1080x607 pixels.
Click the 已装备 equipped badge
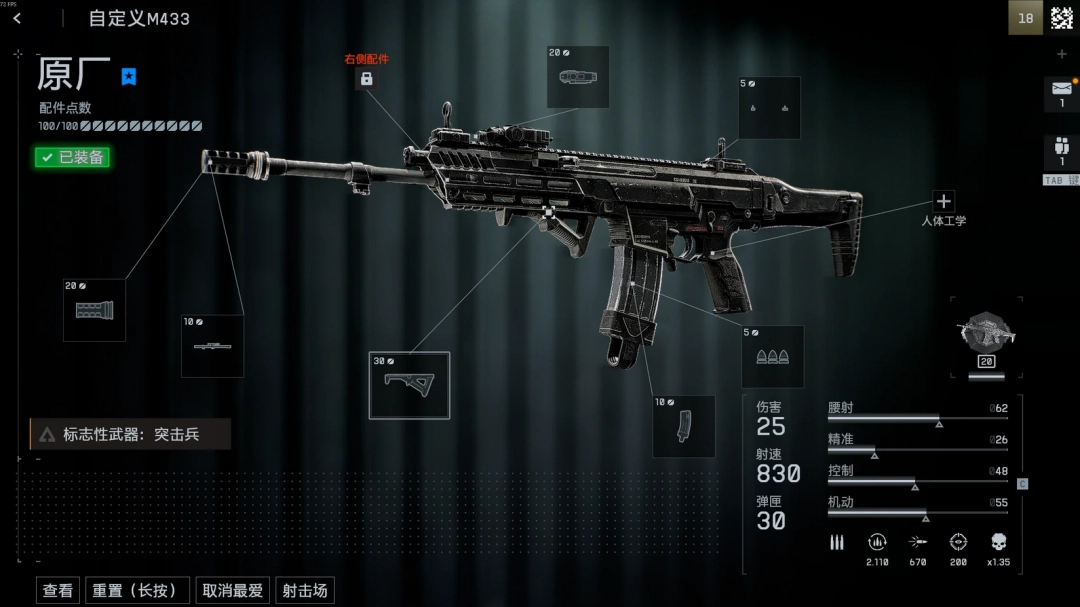point(70,157)
